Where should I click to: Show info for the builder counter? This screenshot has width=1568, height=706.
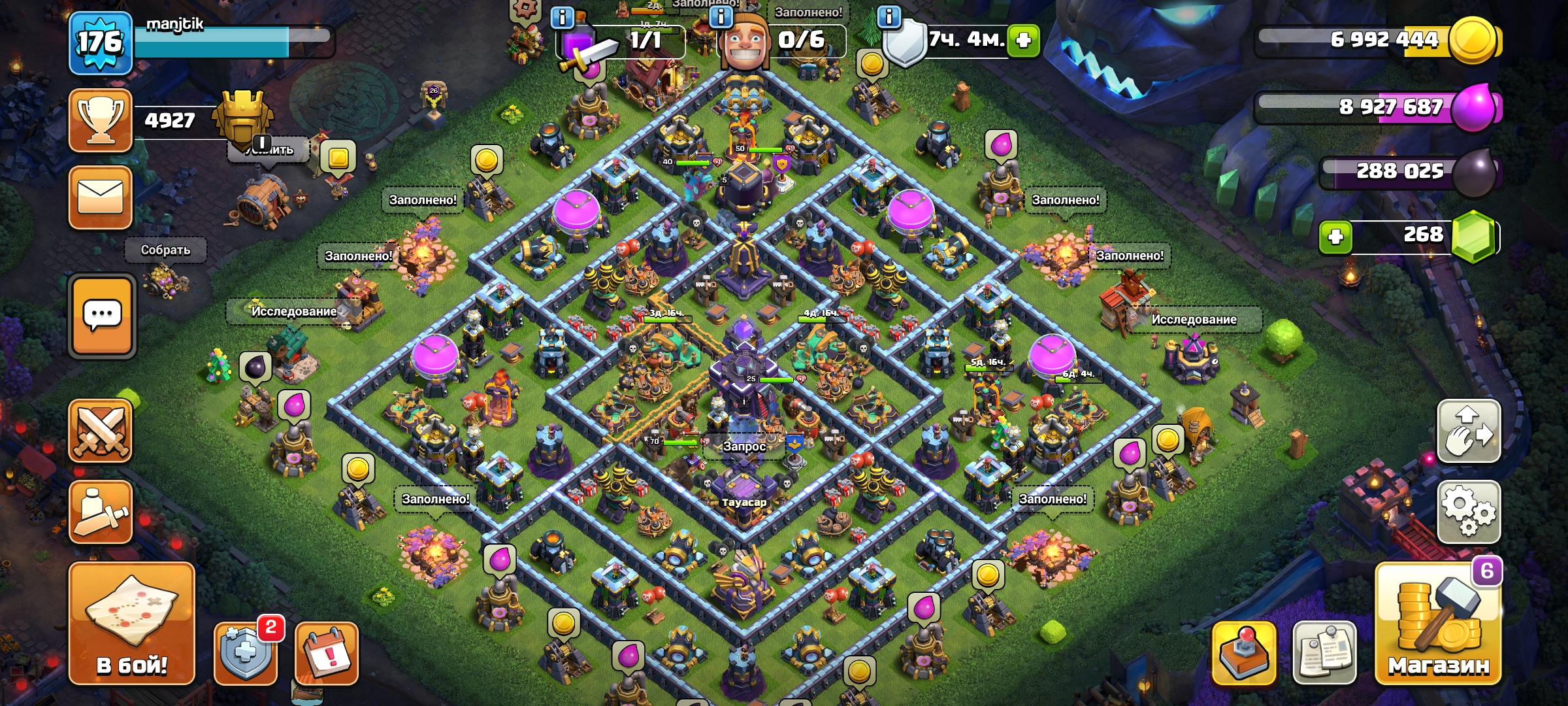[x=721, y=17]
